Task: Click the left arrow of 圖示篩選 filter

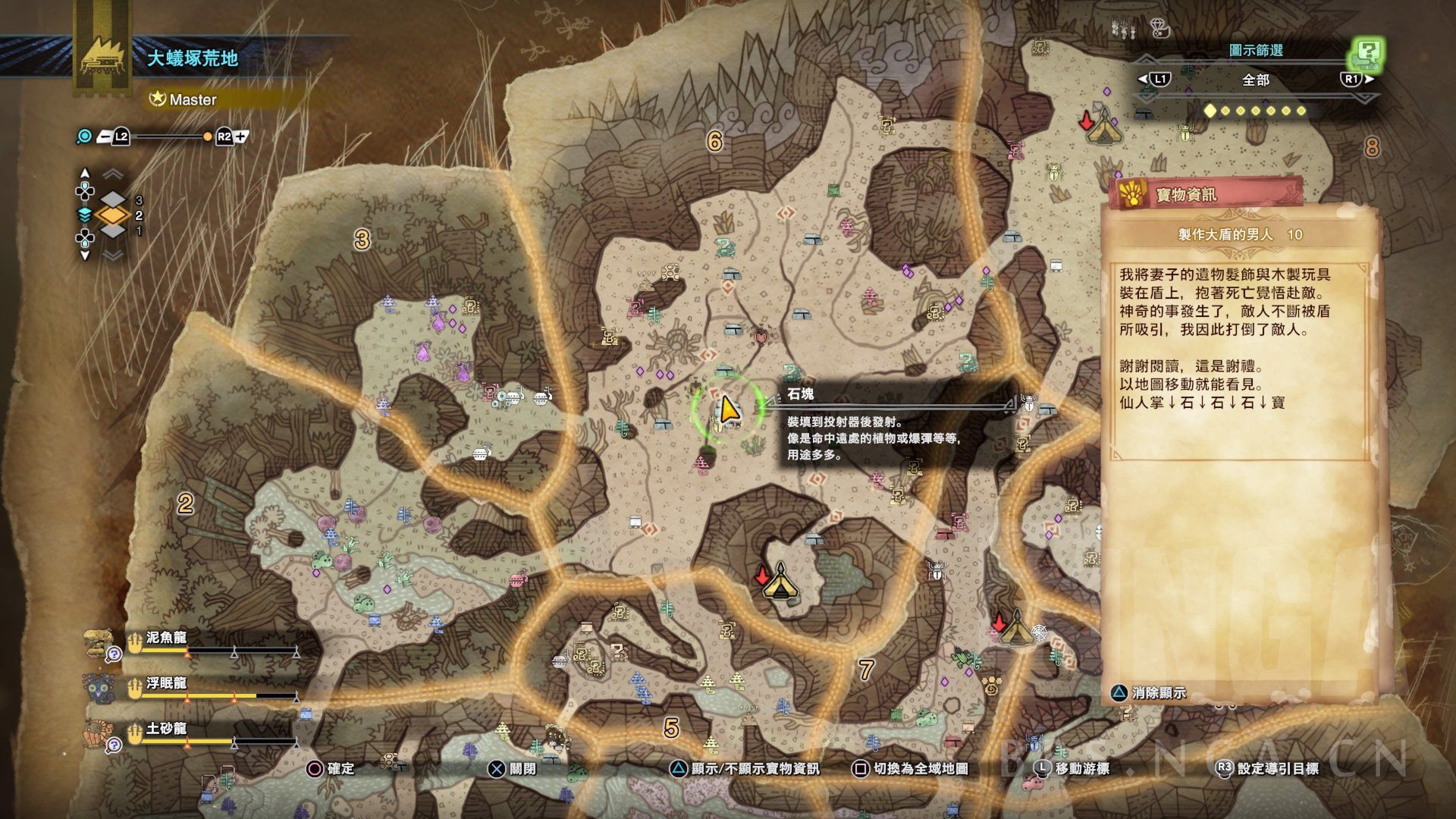Action: 1143,79
